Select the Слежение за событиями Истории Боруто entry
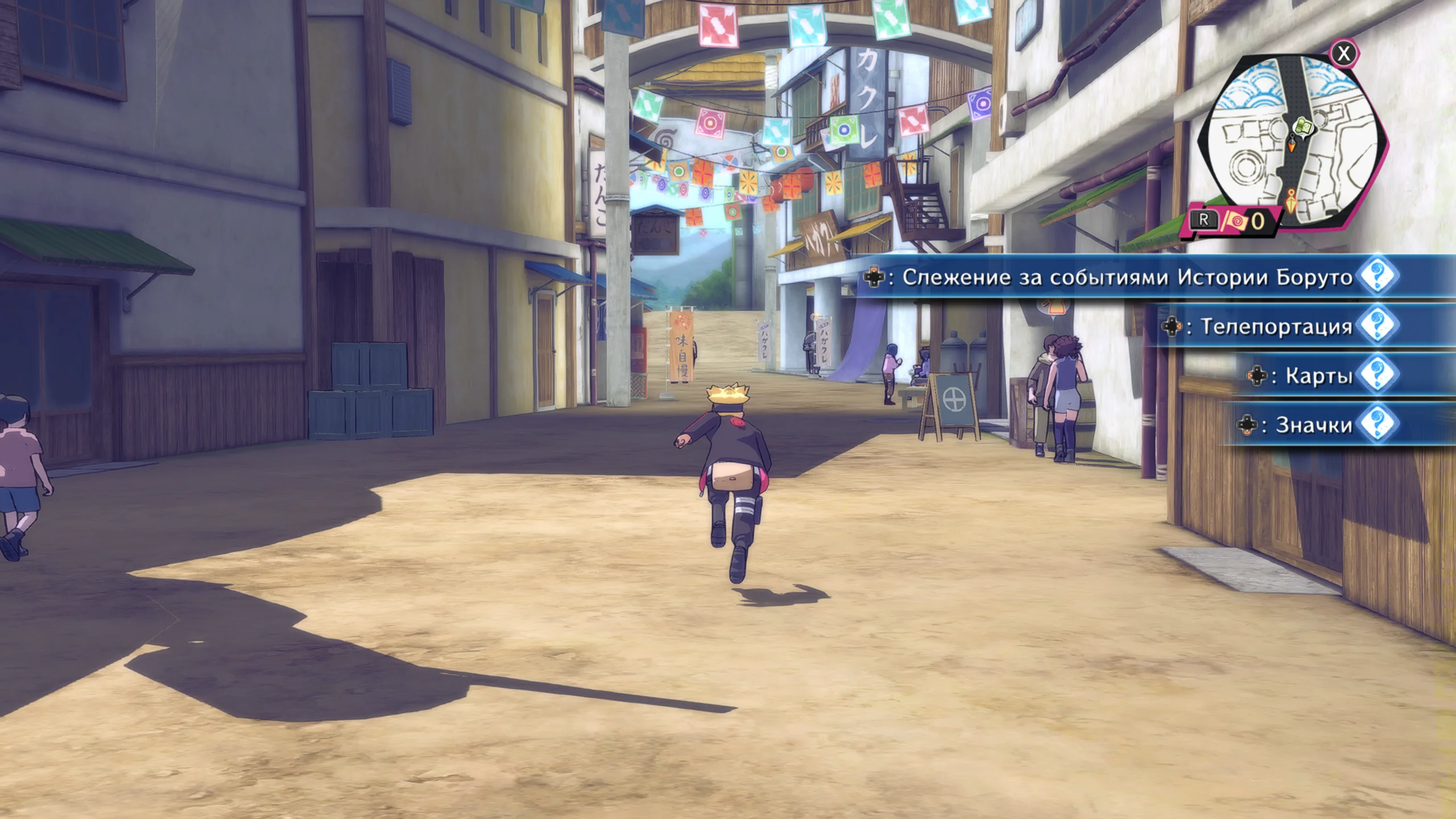 coord(1126,277)
